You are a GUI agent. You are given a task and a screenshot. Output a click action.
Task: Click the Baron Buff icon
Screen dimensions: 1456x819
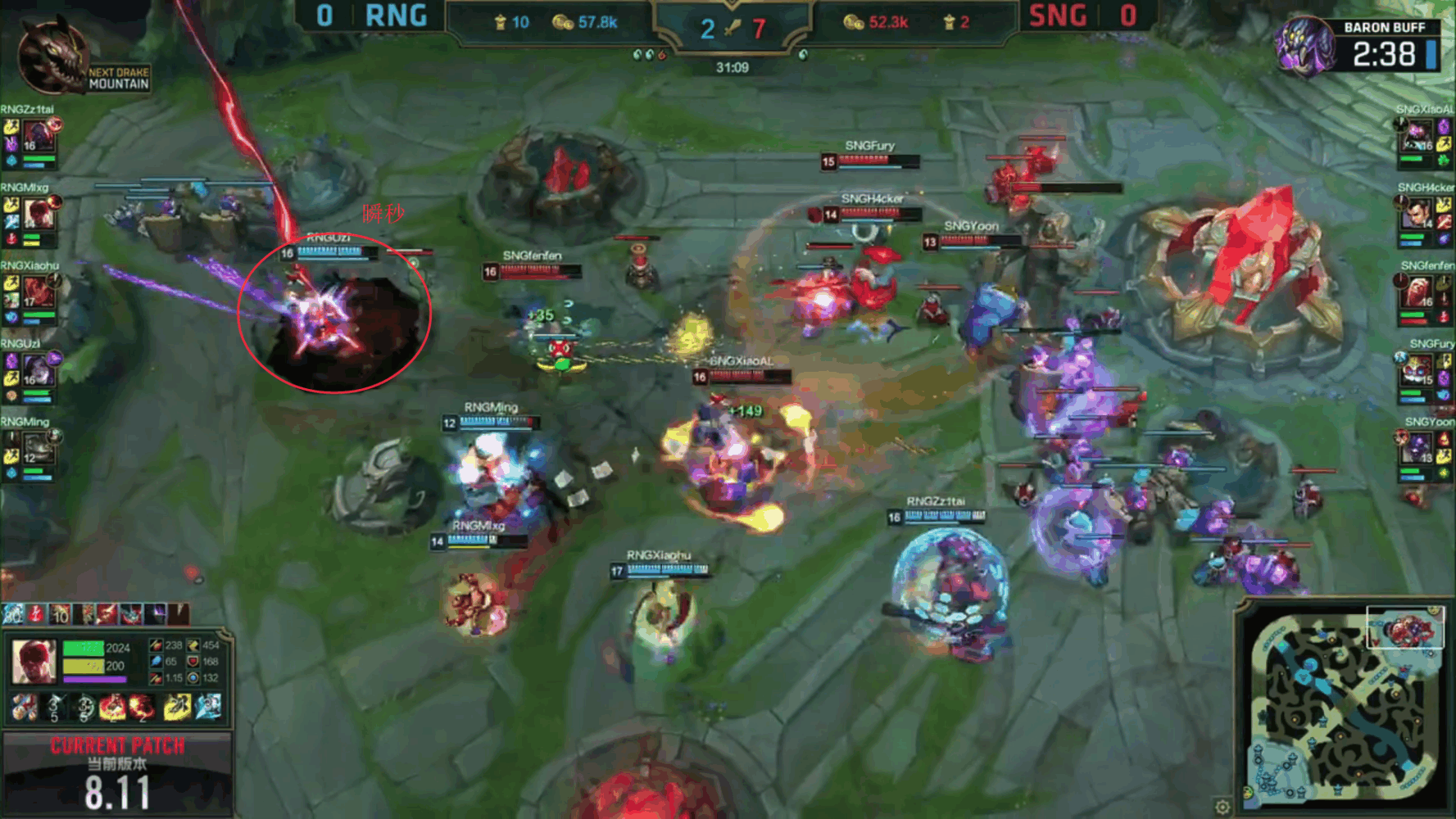tap(1304, 47)
